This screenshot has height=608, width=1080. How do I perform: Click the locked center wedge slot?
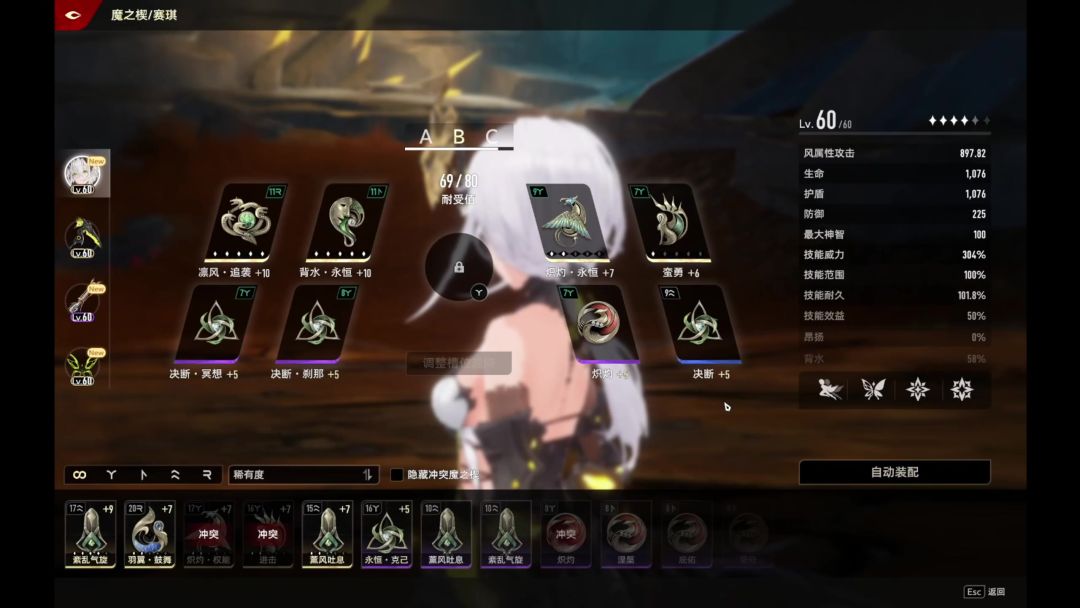[458, 267]
